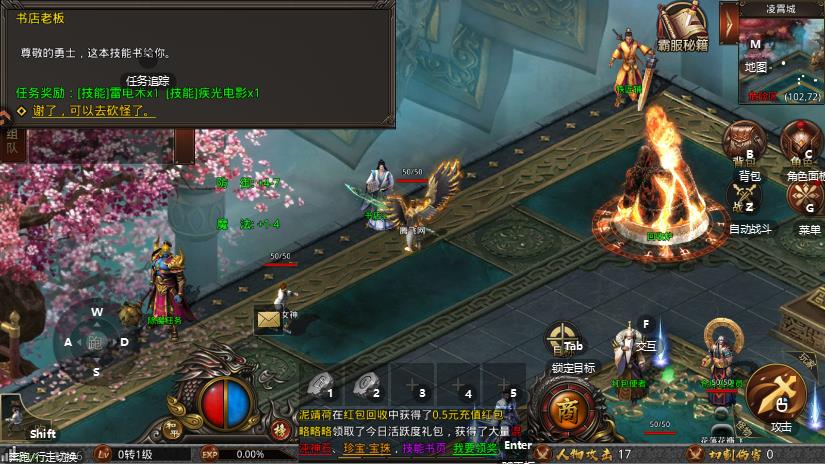This screenshot has width=825, height=464.
Task: Open the 菜单 menu button
Action: tap(808, 201)
